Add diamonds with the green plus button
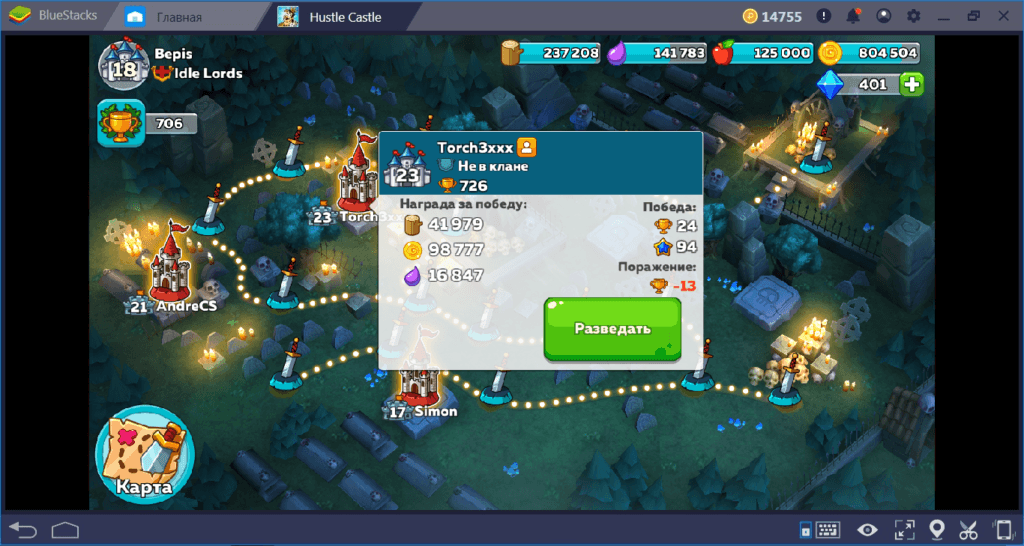 [911, 85]
